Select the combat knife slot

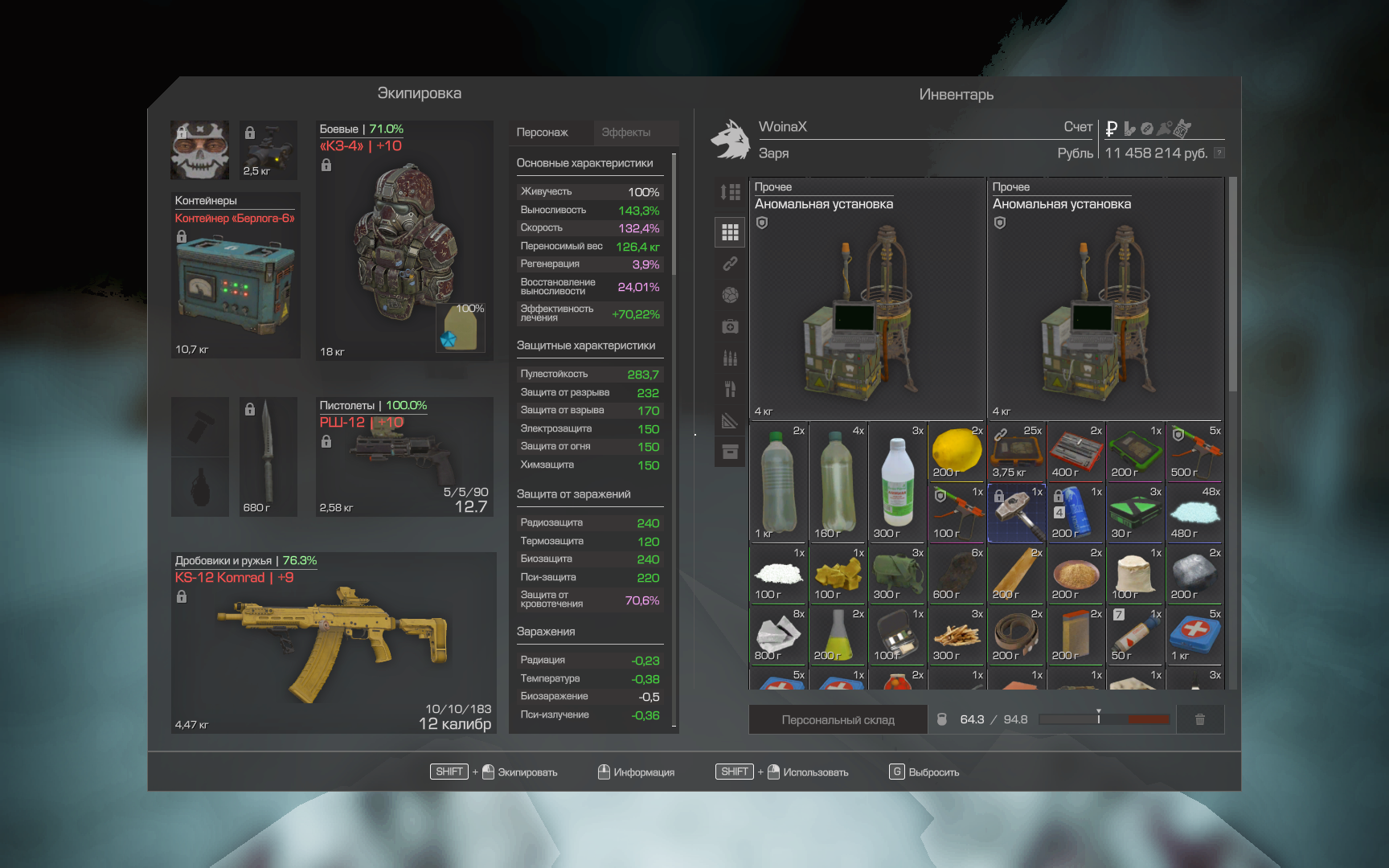268,456
